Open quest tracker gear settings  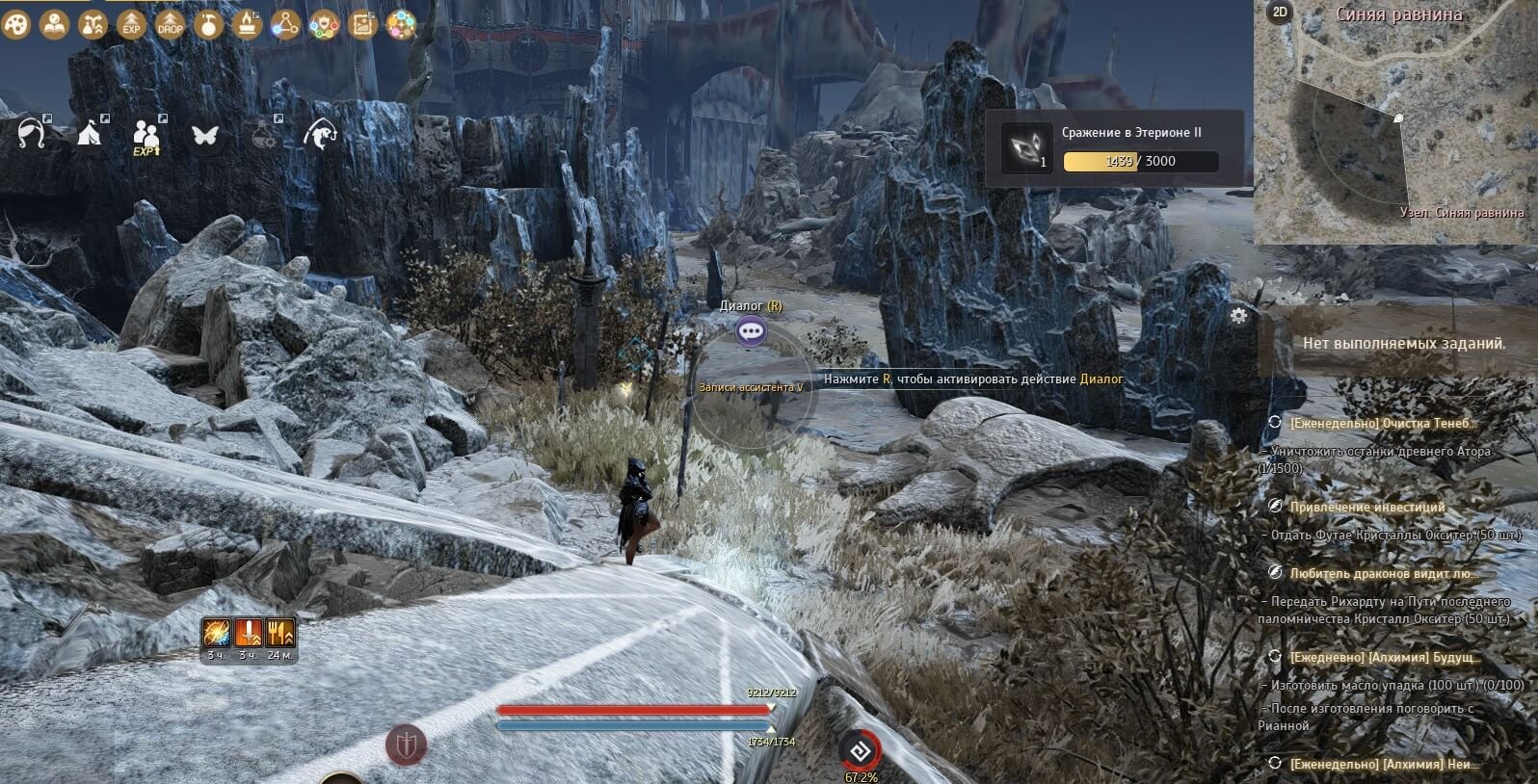[1239, 315]
